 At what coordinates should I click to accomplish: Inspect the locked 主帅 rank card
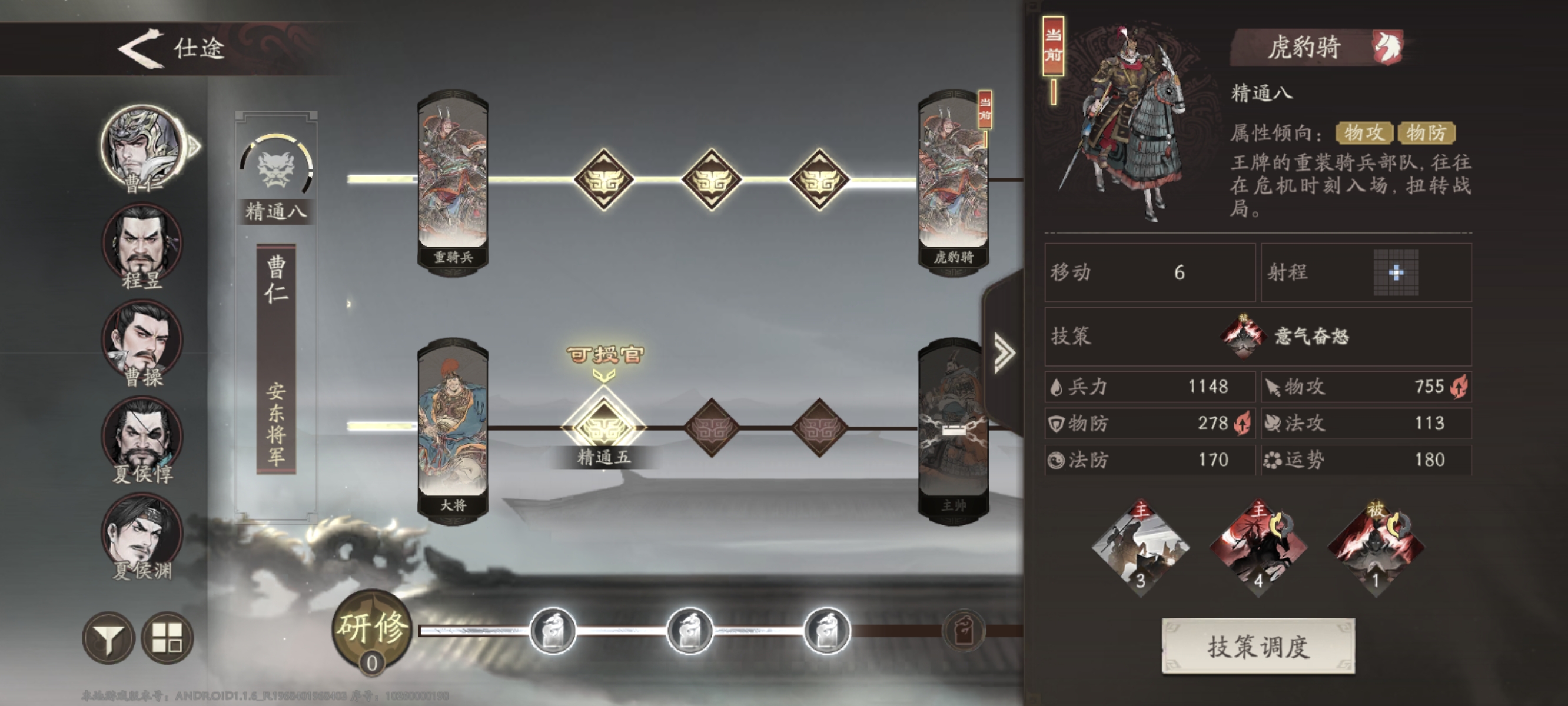tap(952, 429)
